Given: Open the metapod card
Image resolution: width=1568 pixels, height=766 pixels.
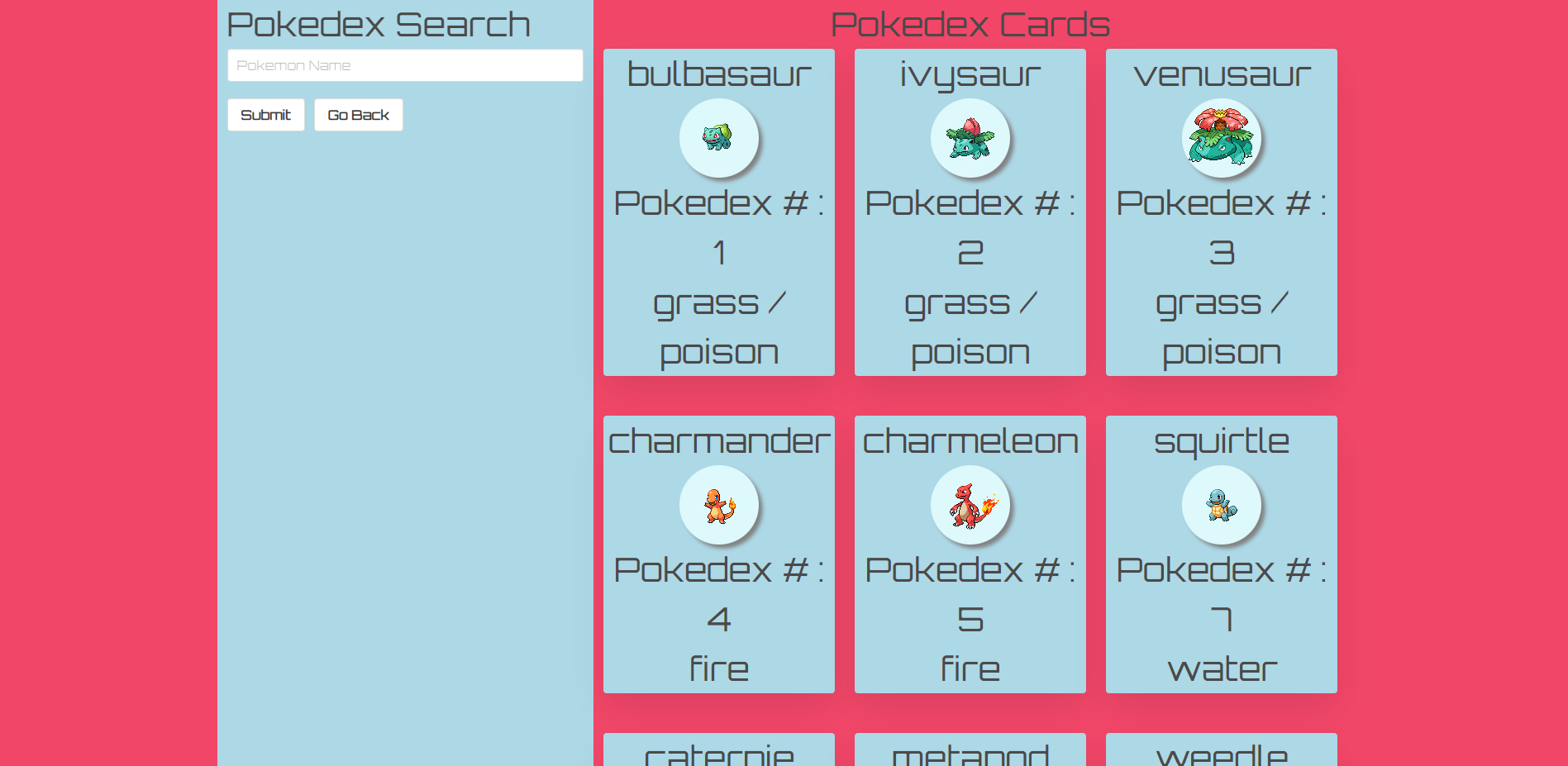Looking at the screenshot, I should (970, 752).
